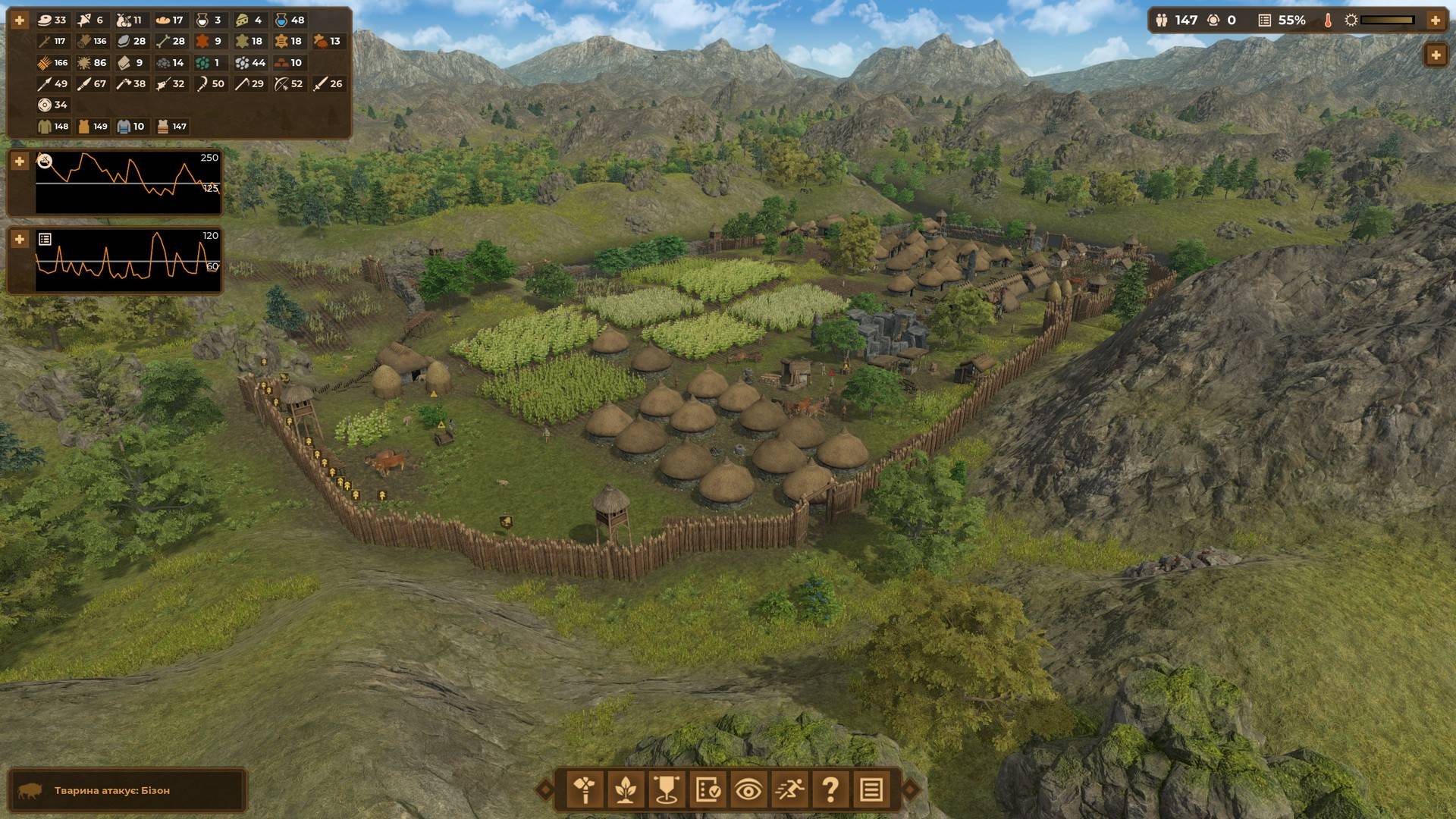Viewport: 1456px width, 819px height.
Task: Open the plant sprout farming menu
Action: coord(625,790)
